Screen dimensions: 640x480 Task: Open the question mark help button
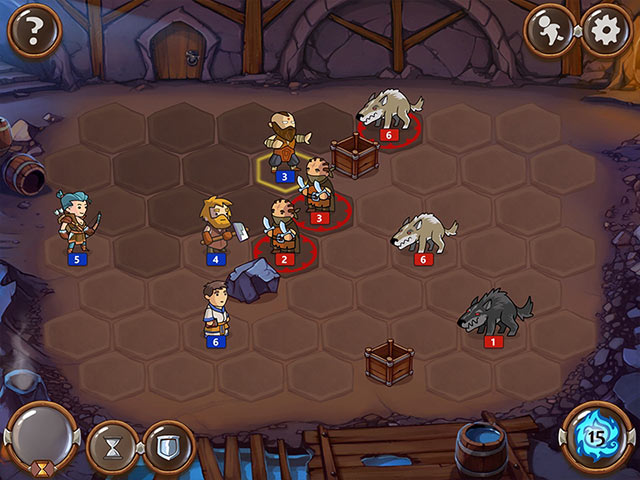point(35,32)
